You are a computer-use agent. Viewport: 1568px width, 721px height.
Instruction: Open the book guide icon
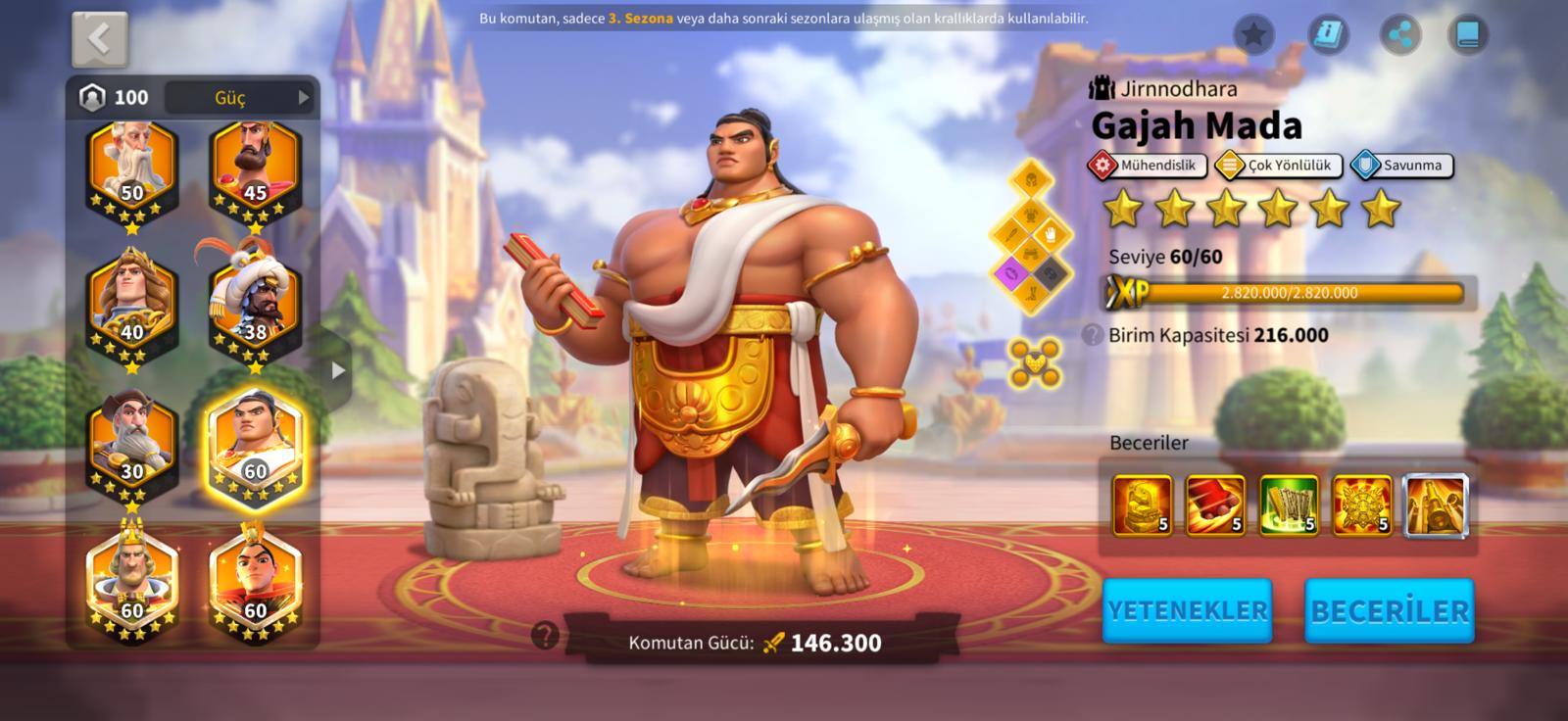click(x=1468, y=35)
